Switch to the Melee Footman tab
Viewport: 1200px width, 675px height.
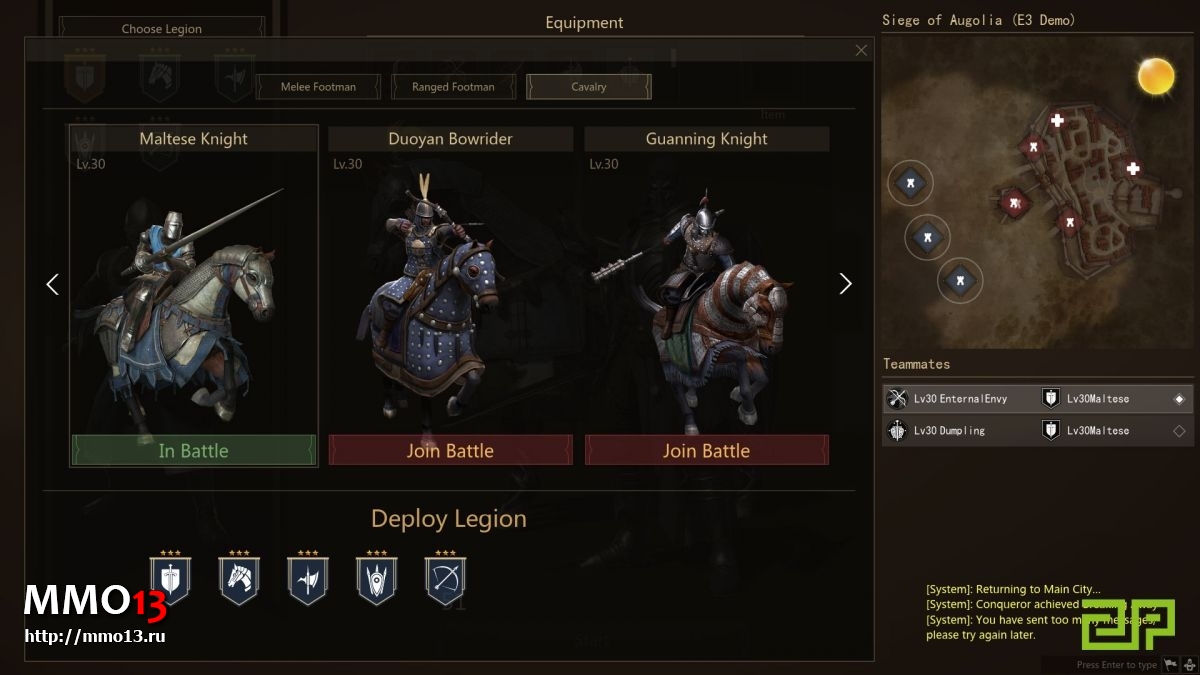[318, 87]
